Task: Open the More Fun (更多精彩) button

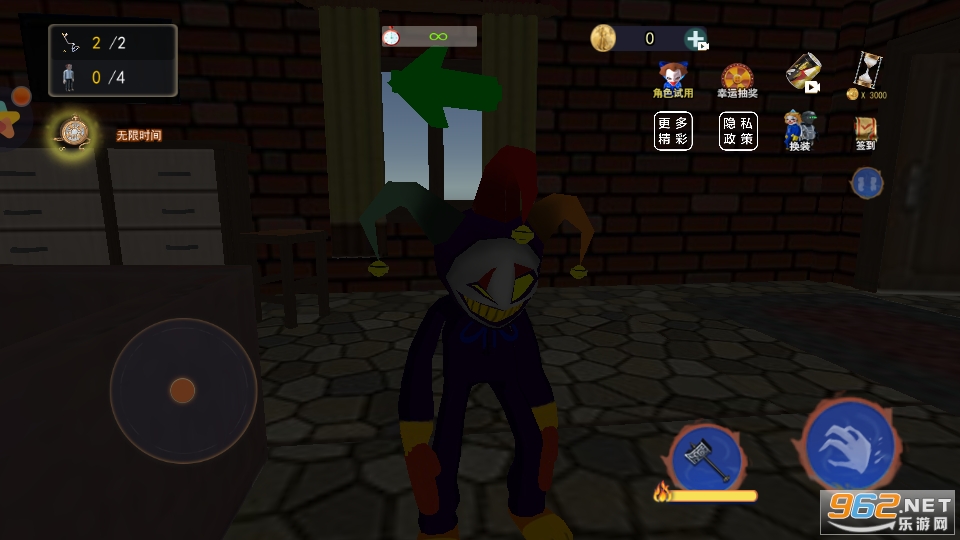Action: point(673,131)
